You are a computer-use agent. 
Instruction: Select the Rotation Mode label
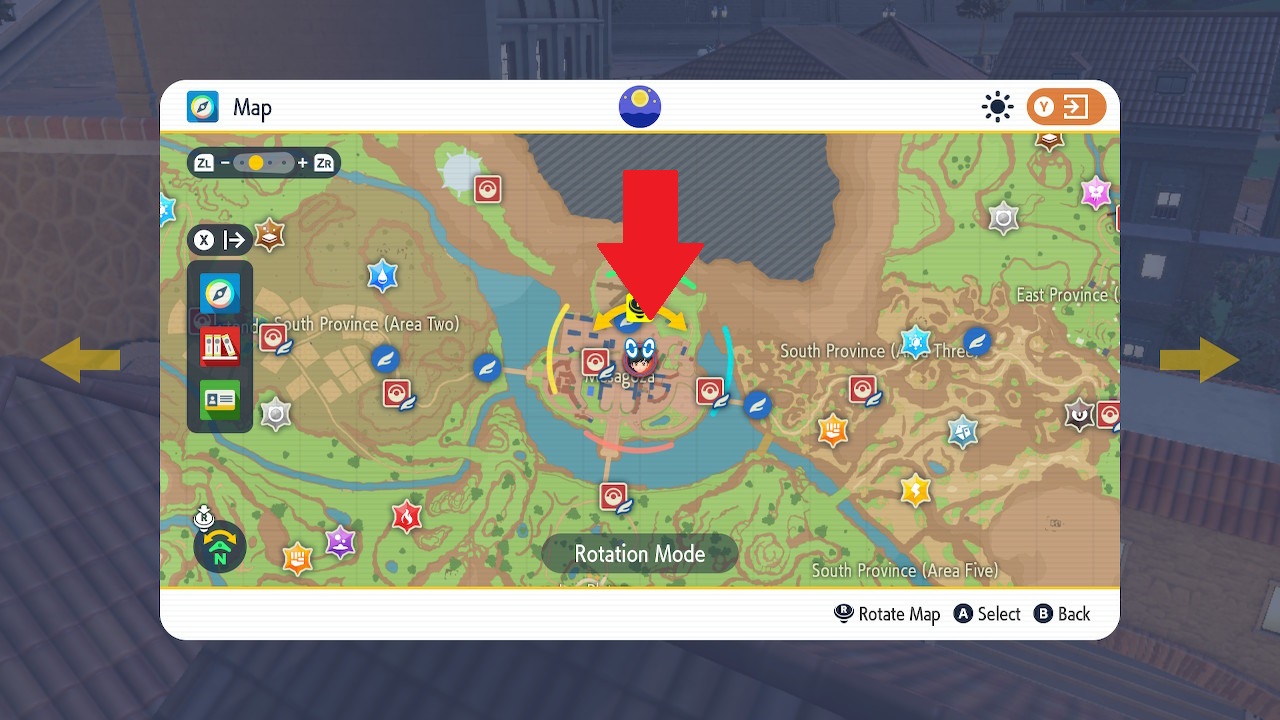[639, 553]
